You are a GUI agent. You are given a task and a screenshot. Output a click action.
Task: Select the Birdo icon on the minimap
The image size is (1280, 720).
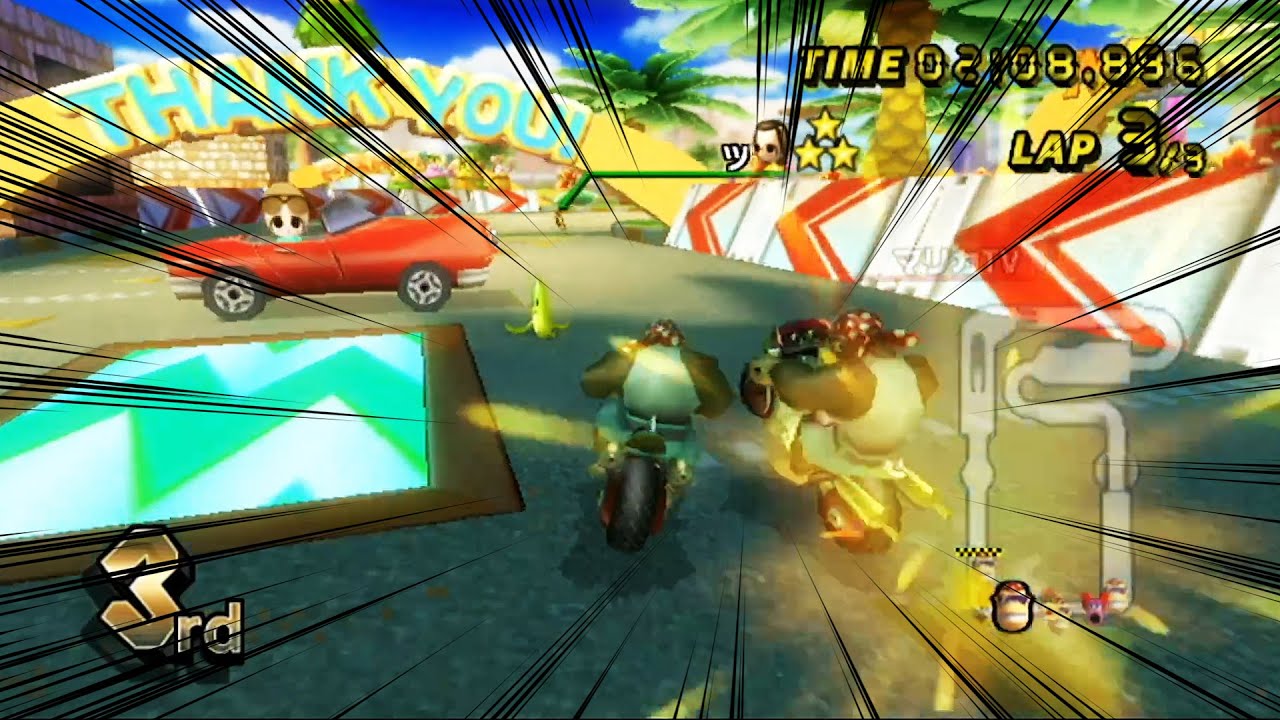click(x=1096, y=608)
